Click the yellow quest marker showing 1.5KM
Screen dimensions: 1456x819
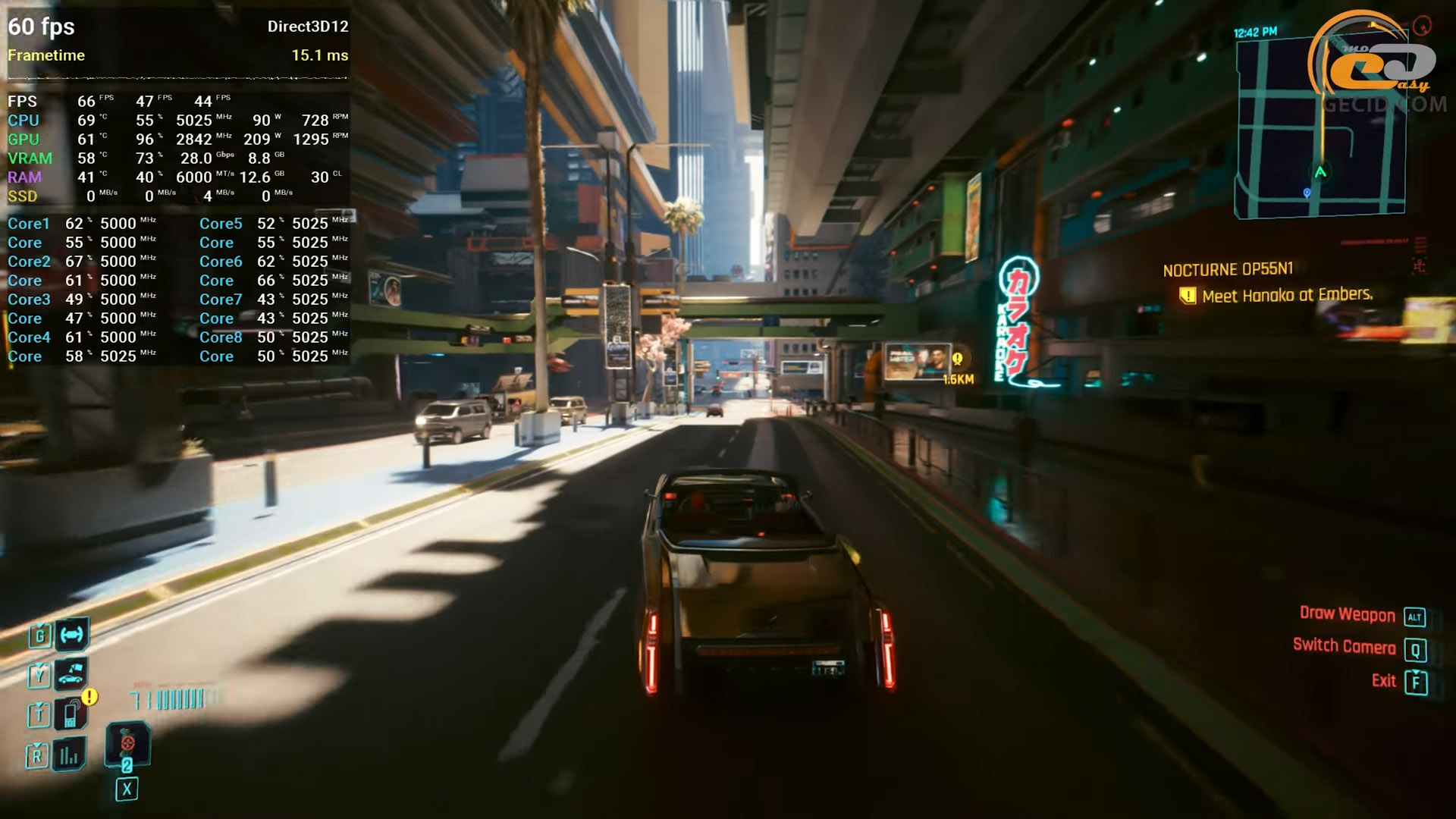pos(957,359)
